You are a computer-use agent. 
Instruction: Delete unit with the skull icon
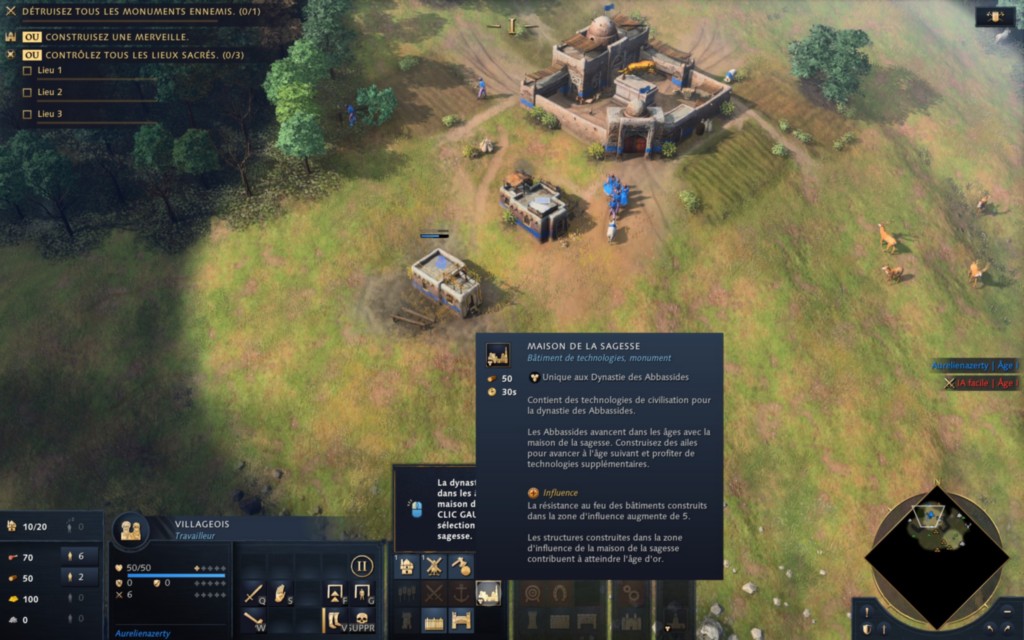click(x=362, y=621)
